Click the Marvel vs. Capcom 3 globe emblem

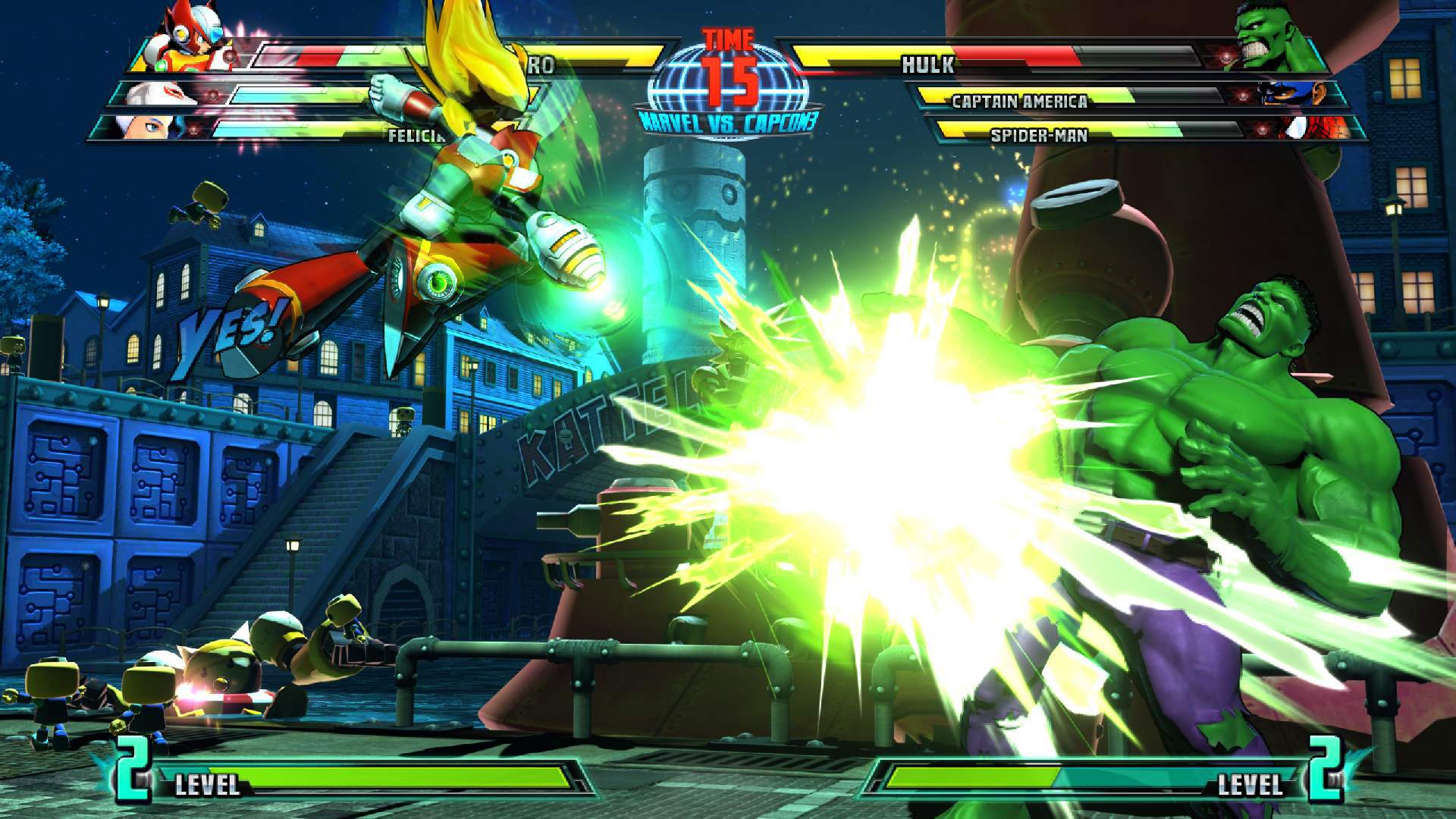pos(730,83)
